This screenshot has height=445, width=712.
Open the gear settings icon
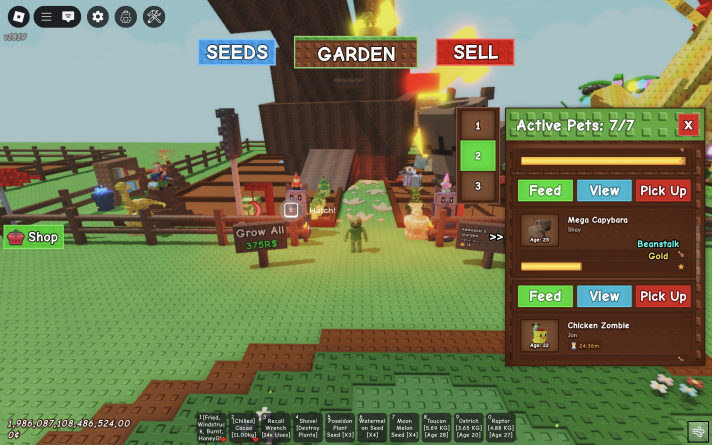click(97, 16)
